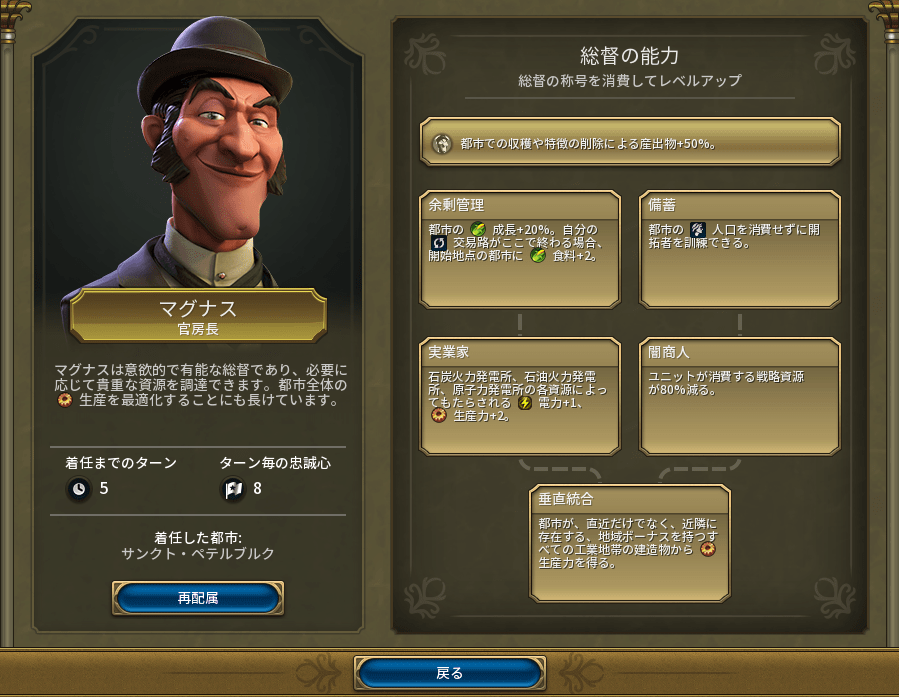Click the base harvest bonus ability bar

pyautogui.click(x=630, y=142)
